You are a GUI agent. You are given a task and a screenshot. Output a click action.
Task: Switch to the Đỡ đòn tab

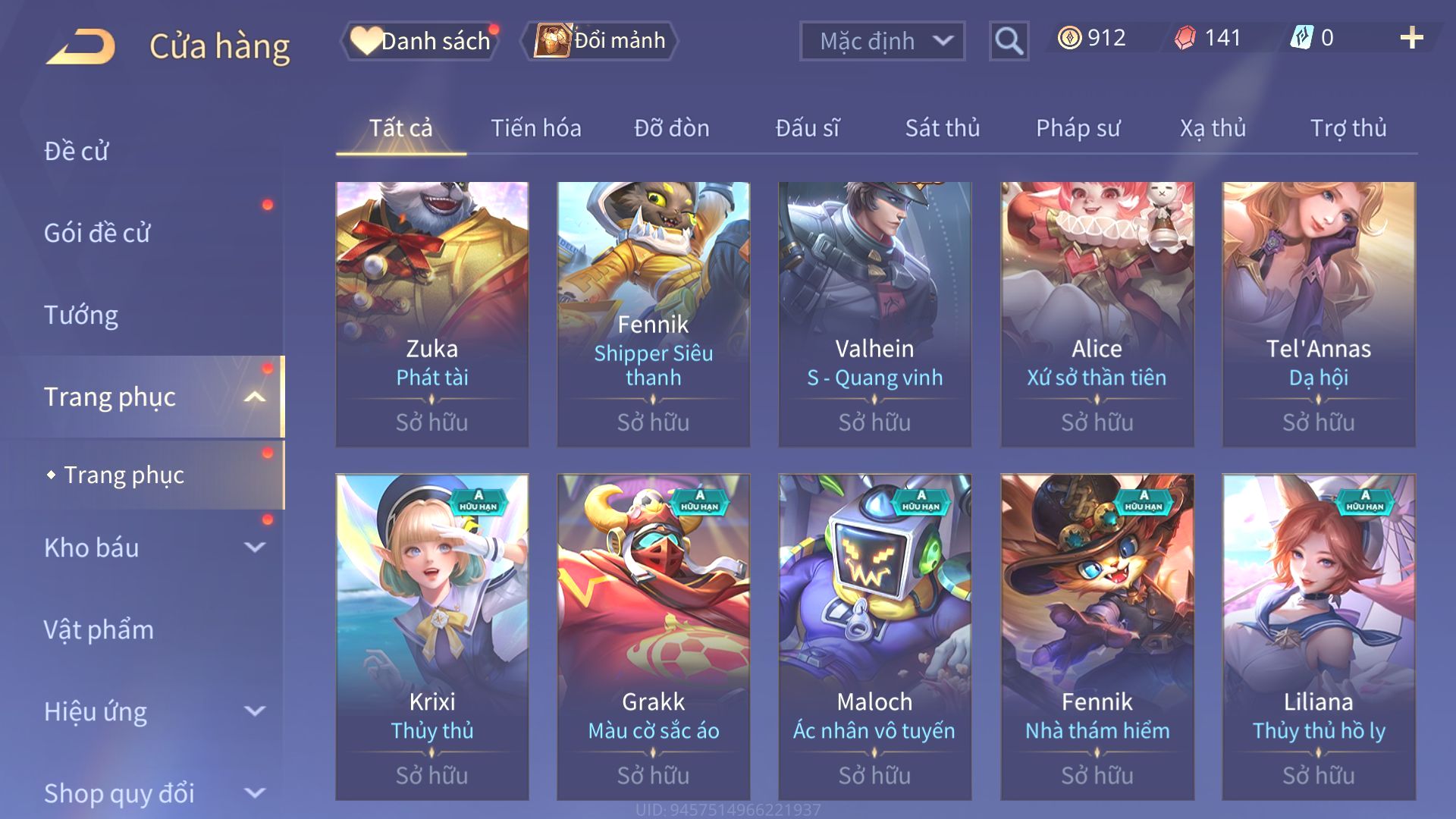click(672, 128)
